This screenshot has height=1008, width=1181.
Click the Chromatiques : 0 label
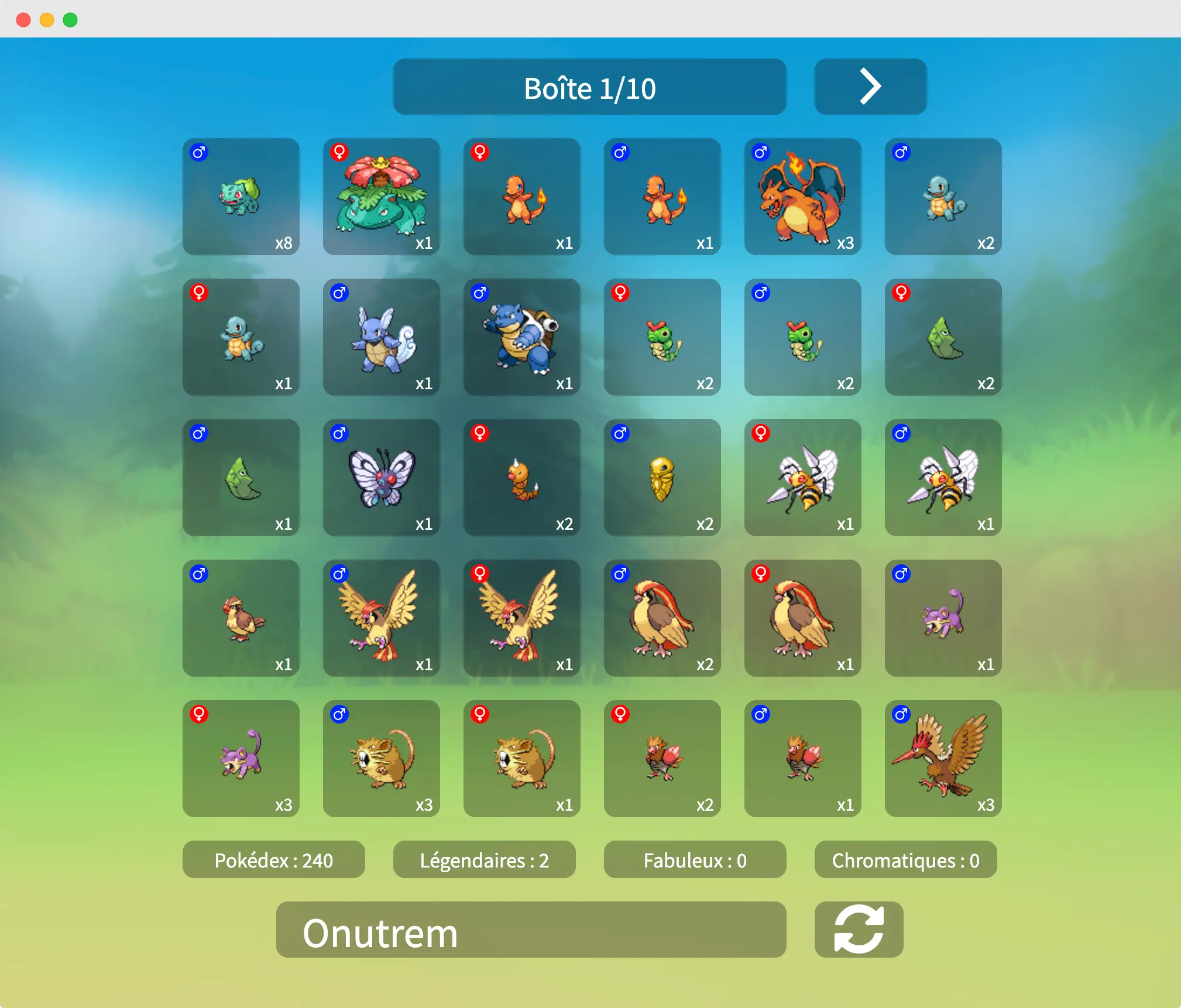coord(905,859)
